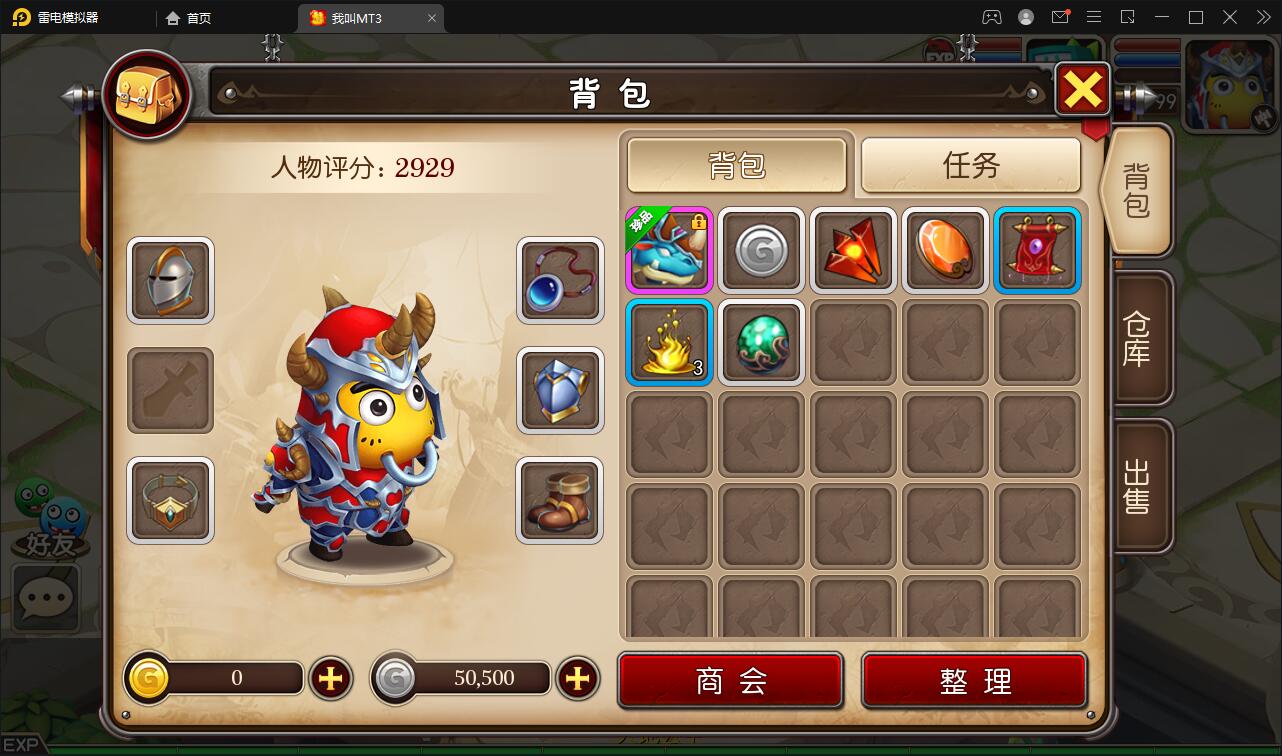Select the red scroll item
This screenshot has width=1282, height=756.
1036,250
